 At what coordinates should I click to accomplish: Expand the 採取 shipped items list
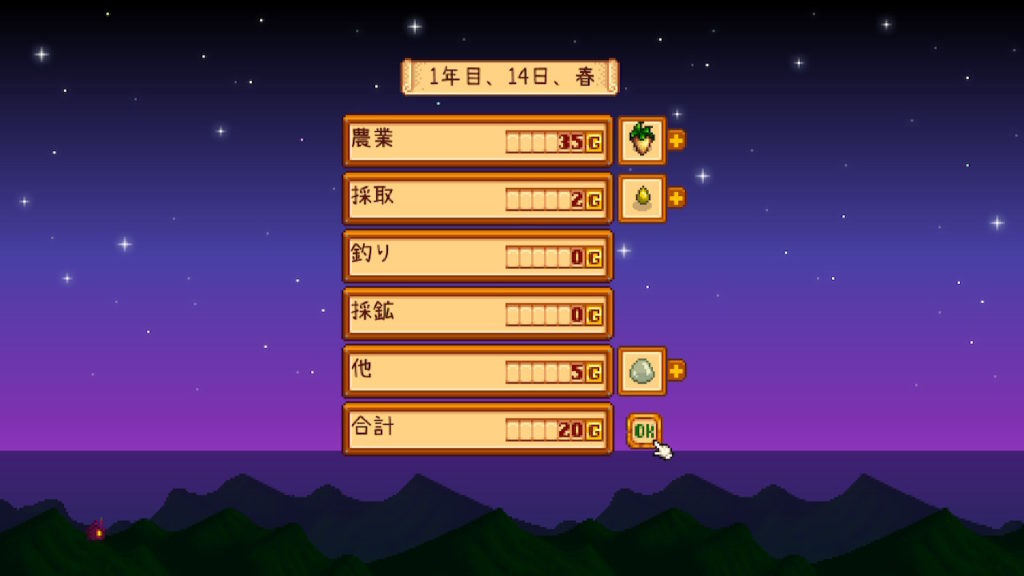pos(677,198)
